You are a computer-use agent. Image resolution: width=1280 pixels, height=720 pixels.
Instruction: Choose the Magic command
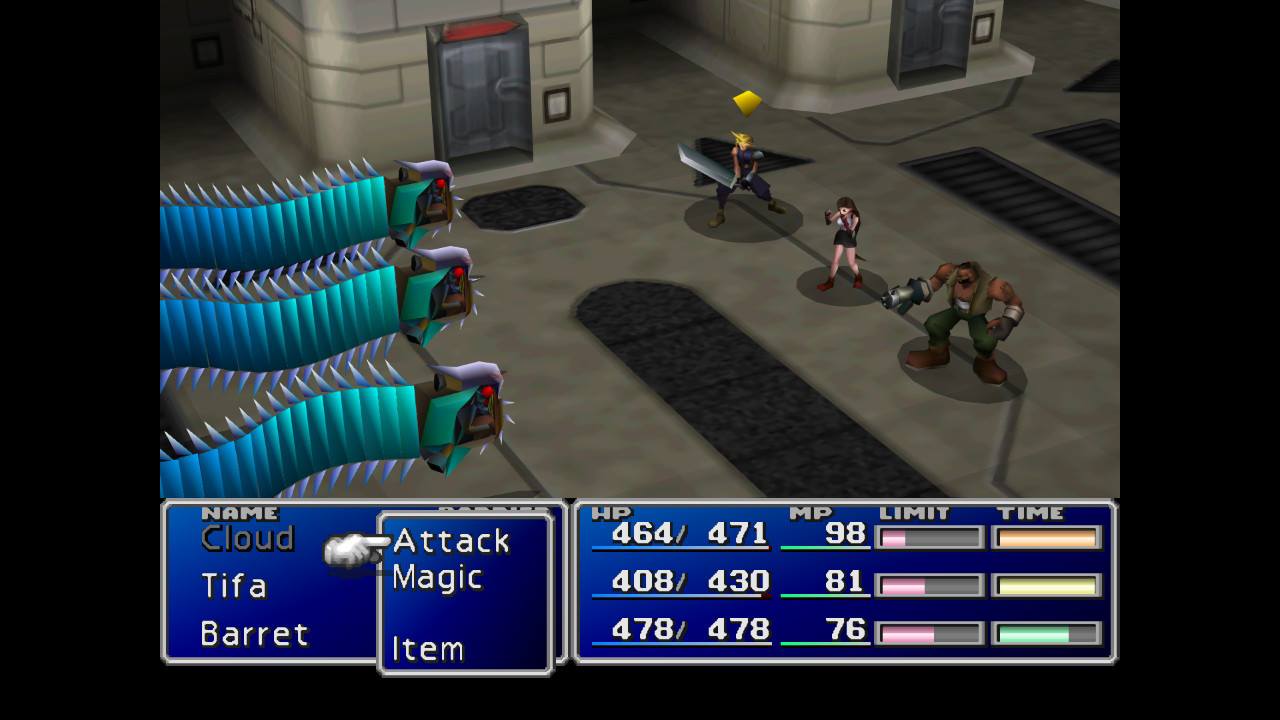pos(437,578)
